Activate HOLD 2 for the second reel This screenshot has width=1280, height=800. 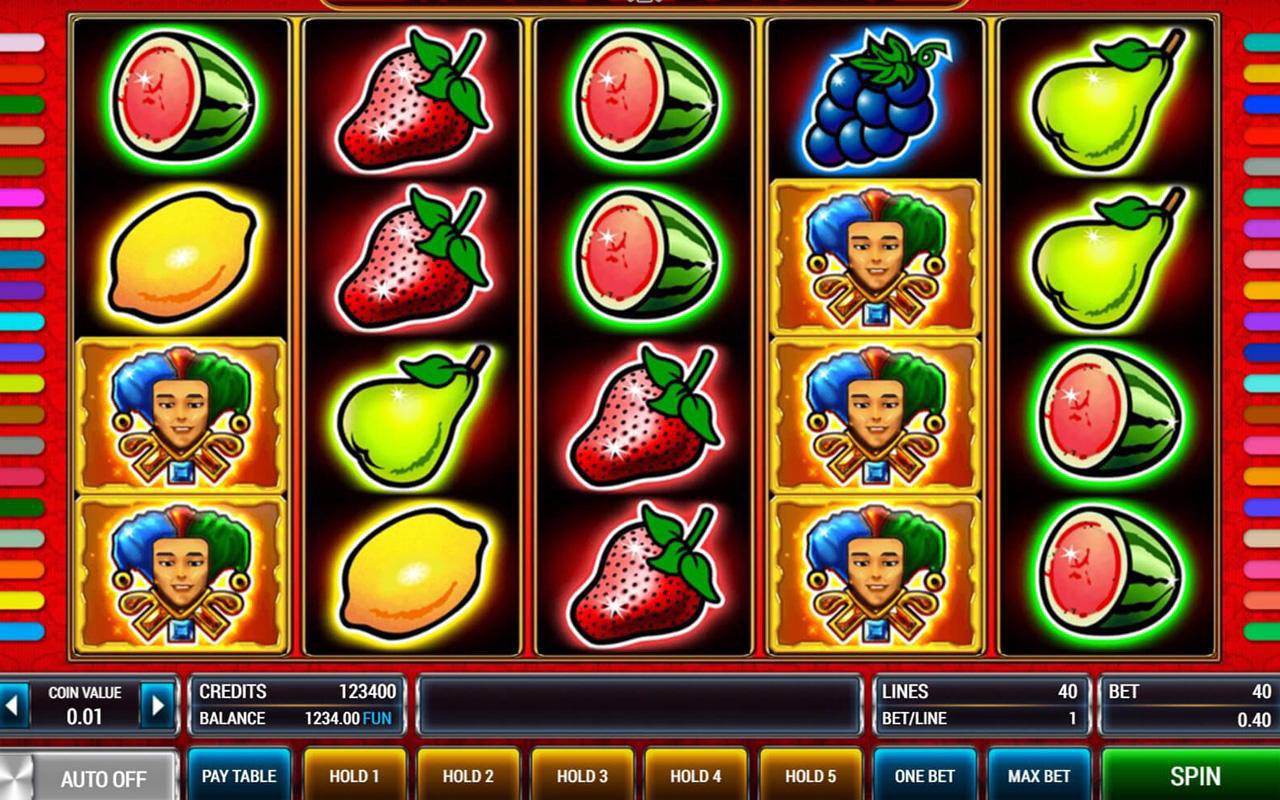(x=468, y=776)
